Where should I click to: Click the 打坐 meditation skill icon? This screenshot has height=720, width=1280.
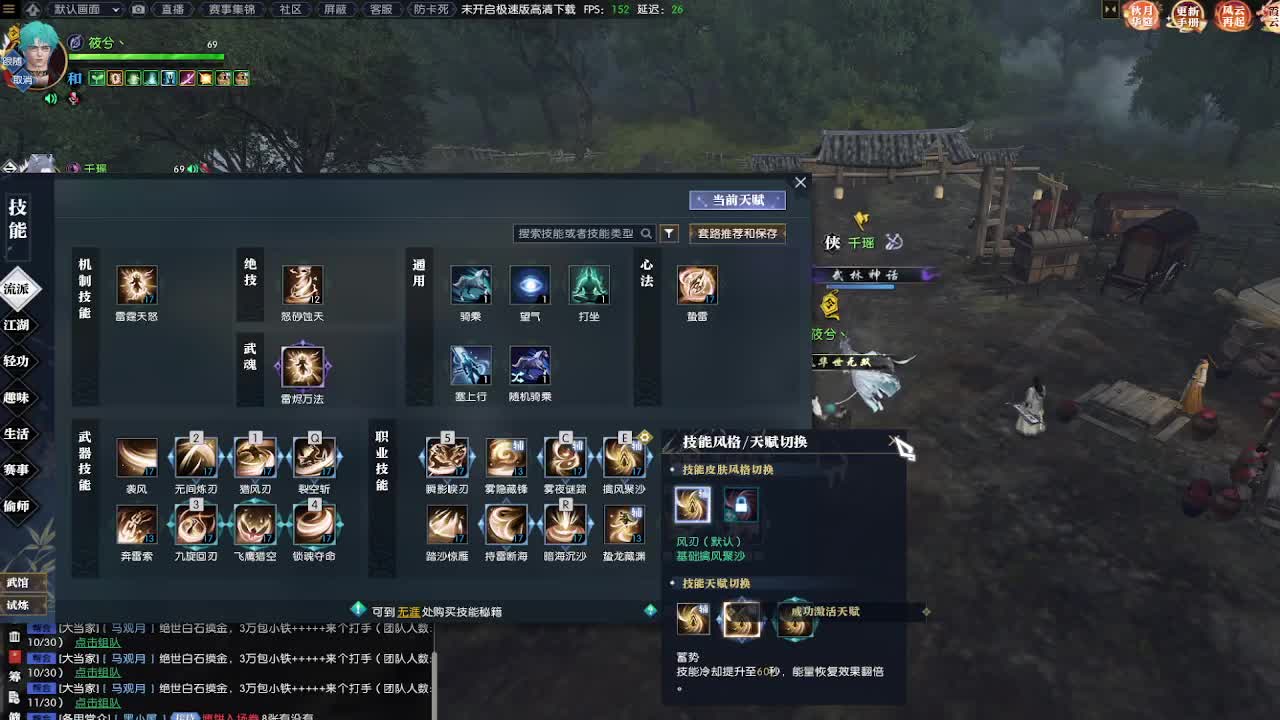(x=589, y=285)
